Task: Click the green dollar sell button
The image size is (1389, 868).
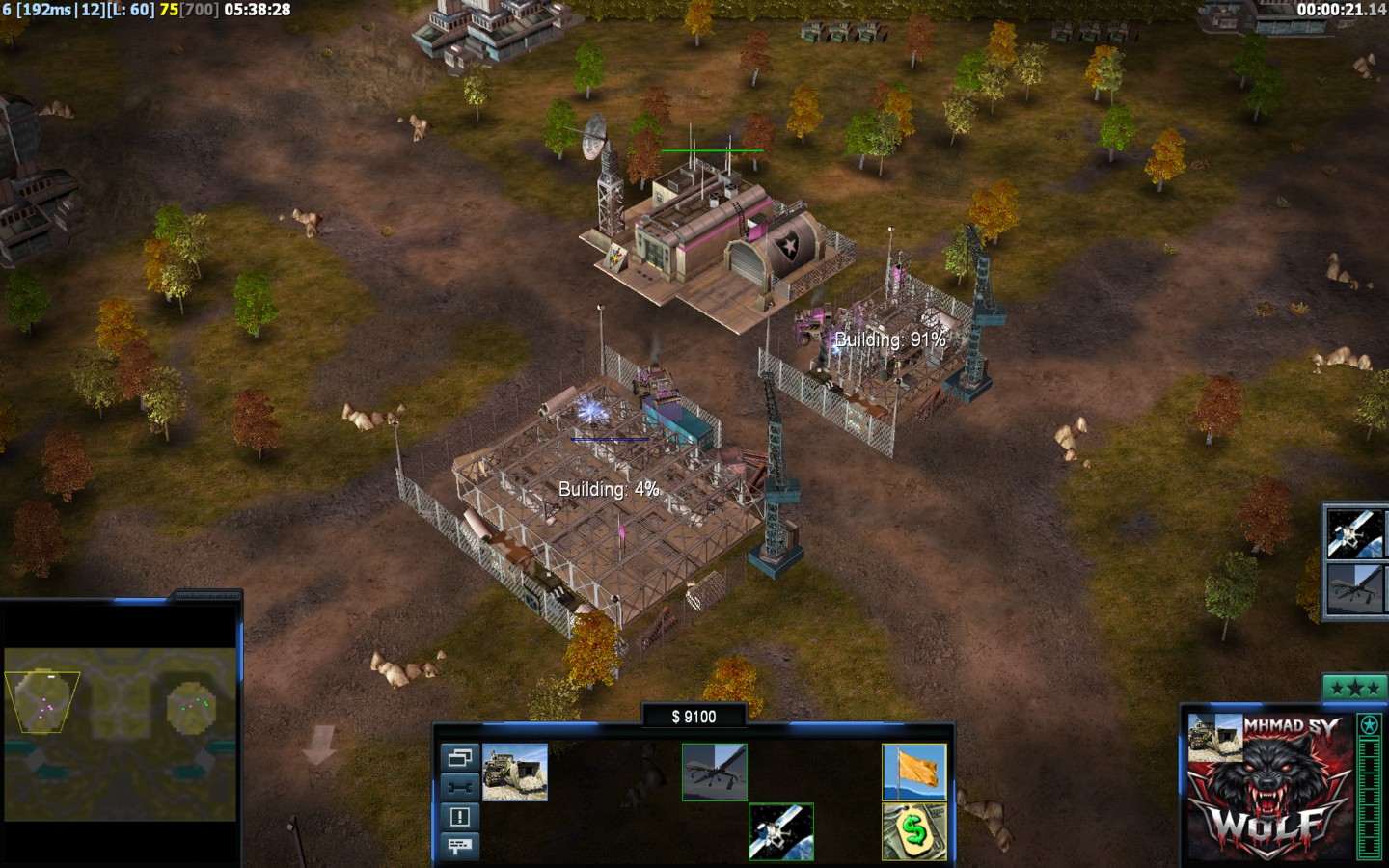Action: tap(914, 831)
